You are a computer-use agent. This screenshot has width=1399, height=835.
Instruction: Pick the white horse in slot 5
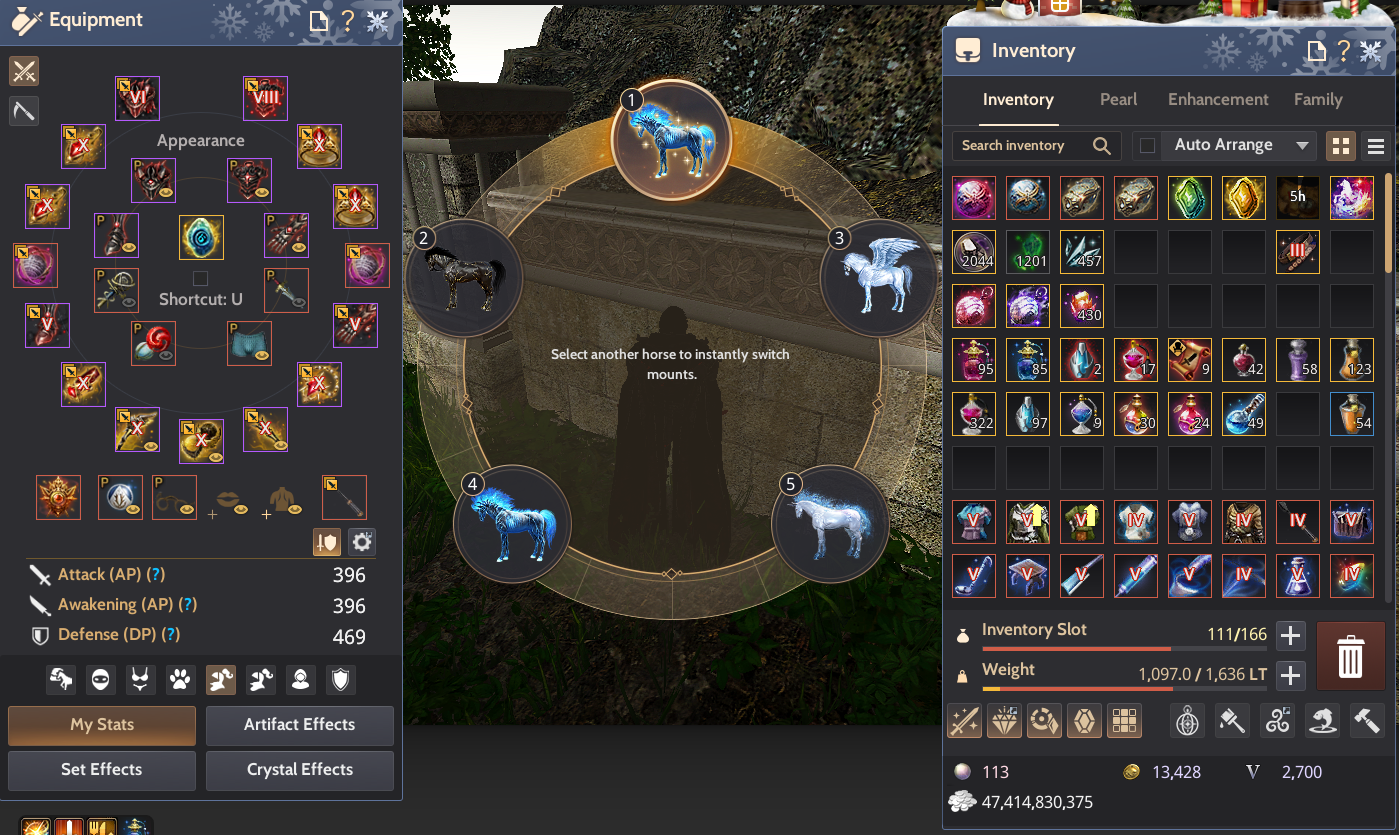tap(830, 523)
